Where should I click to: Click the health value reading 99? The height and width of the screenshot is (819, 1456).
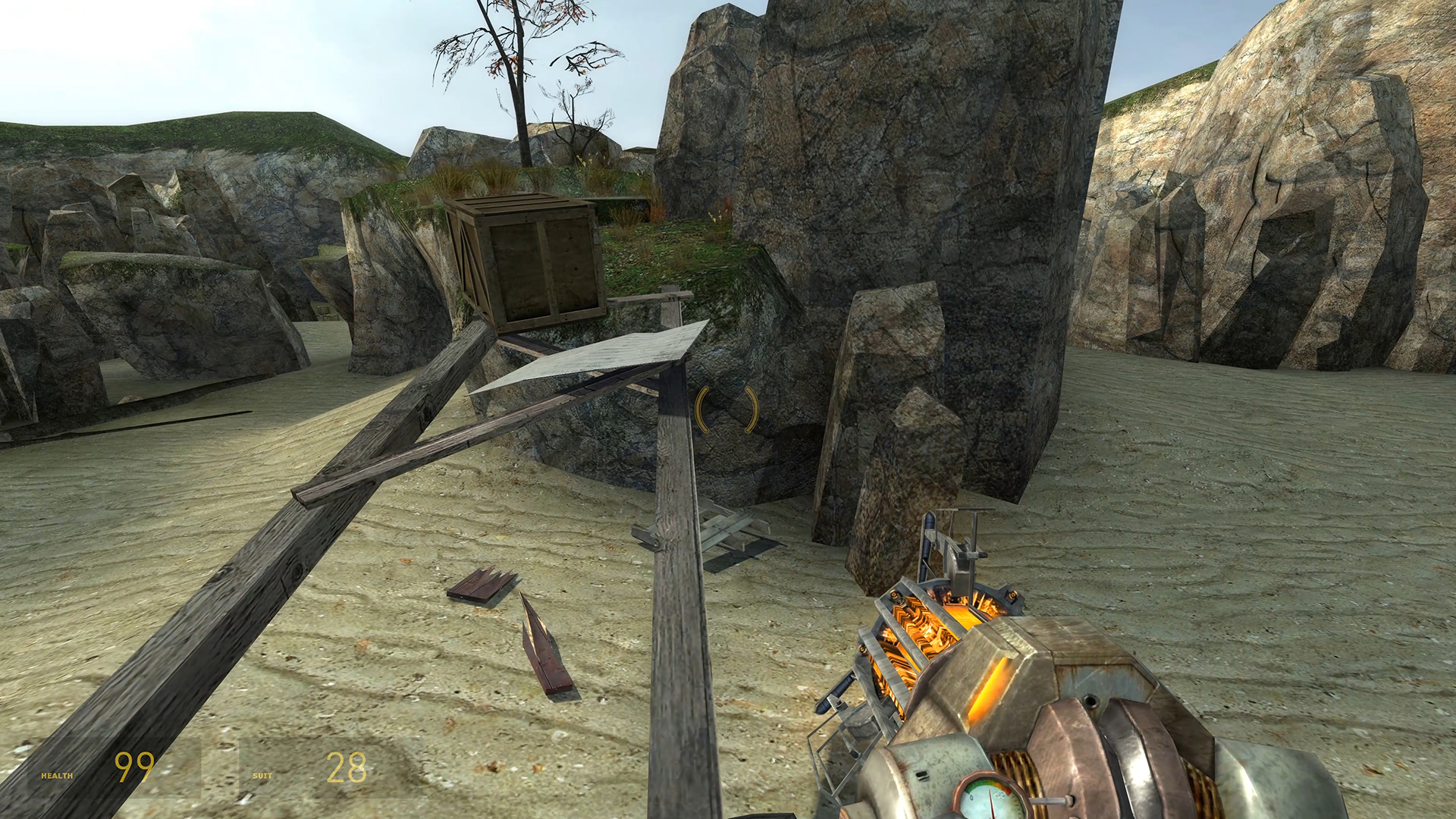click(x=133, y=767)
